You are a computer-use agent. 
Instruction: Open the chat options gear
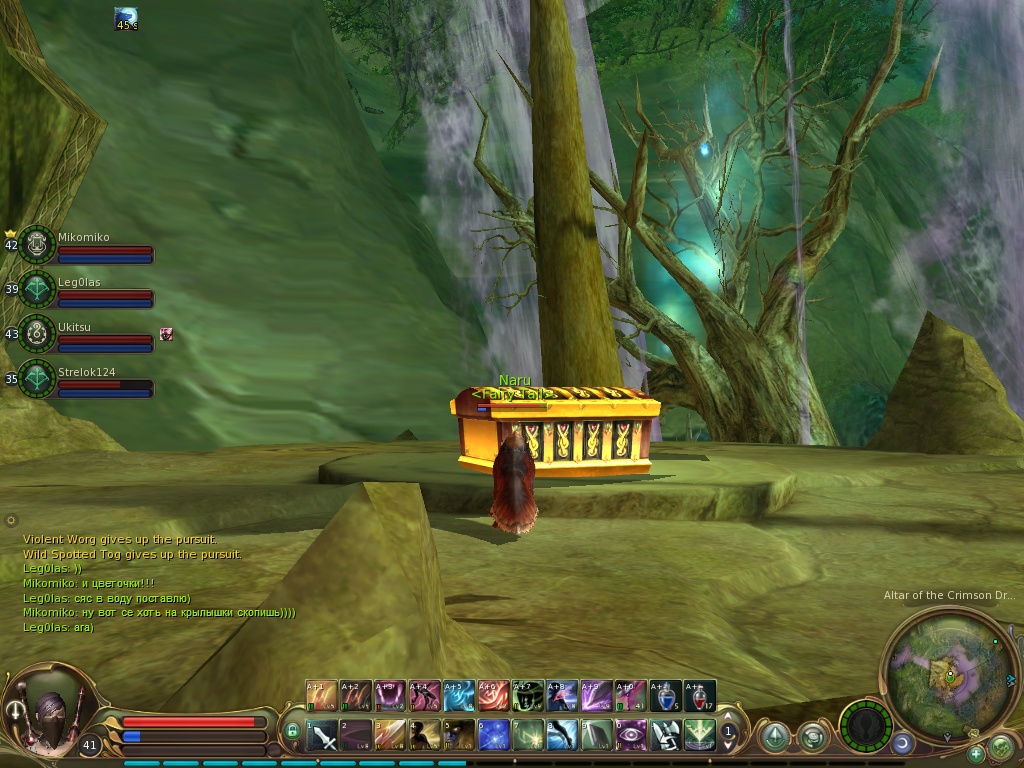(11, 520)
